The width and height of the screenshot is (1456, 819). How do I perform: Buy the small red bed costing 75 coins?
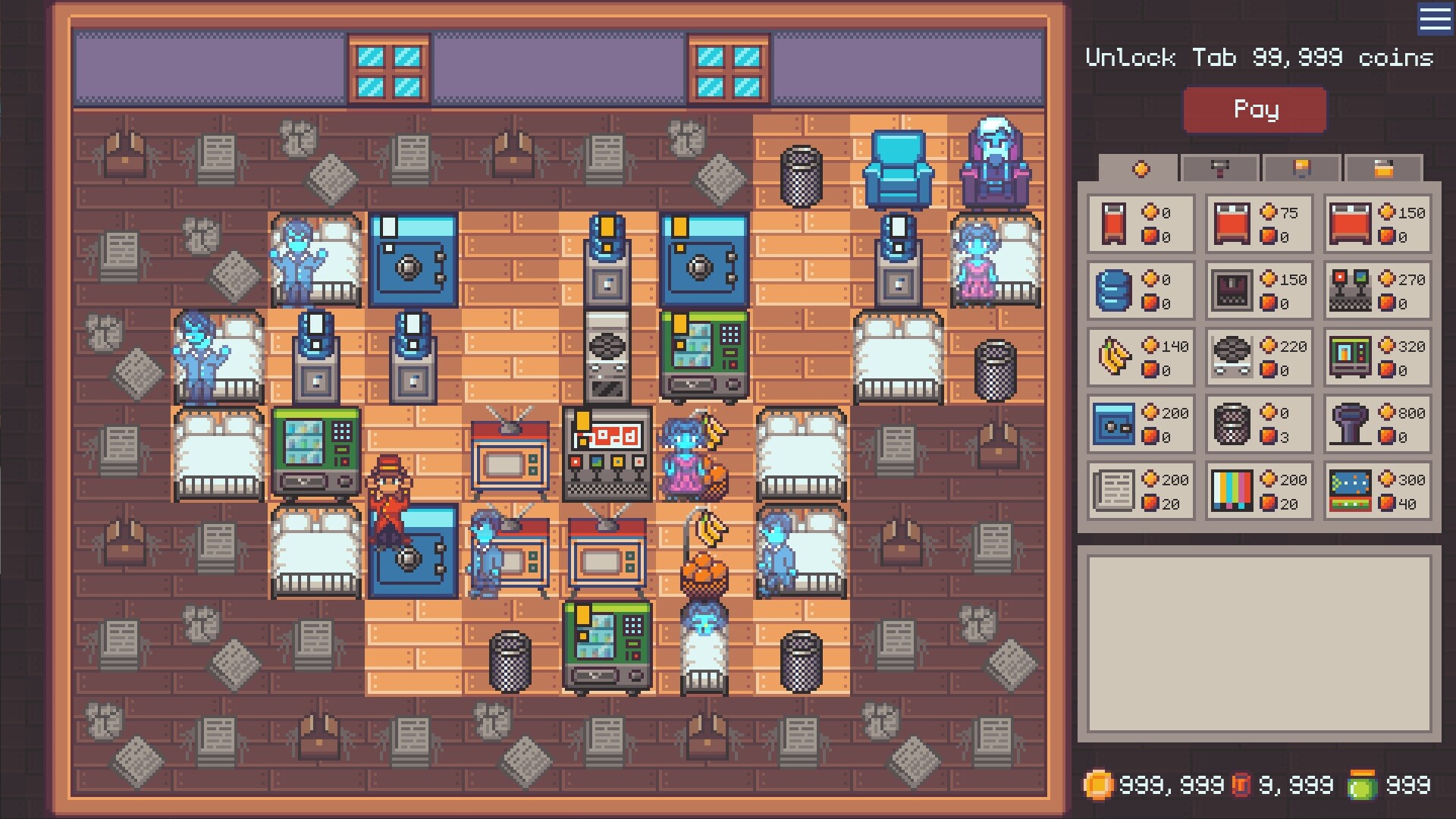(x=1259, y=224)
